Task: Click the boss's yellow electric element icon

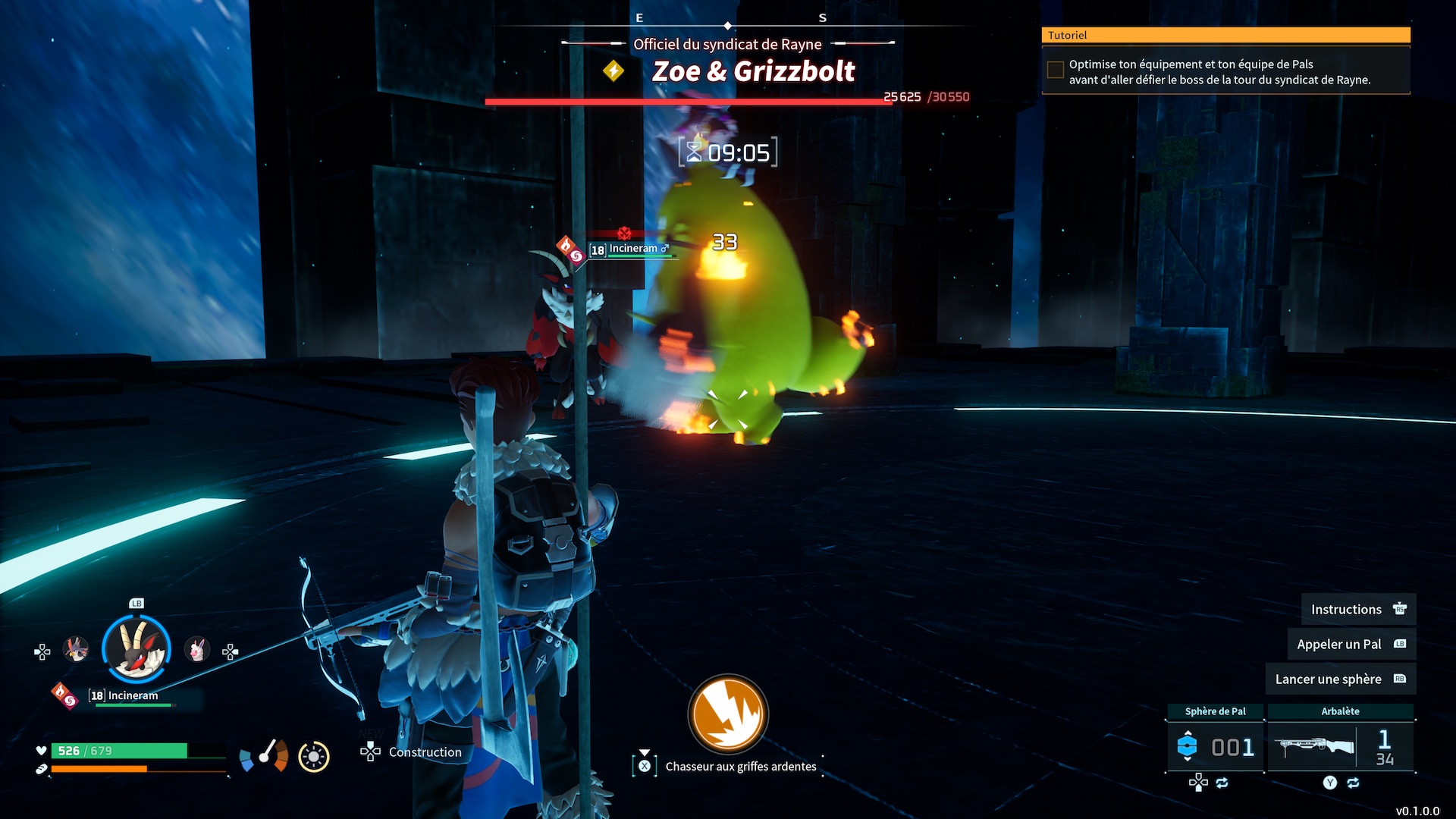Action: tap(613, 71)
